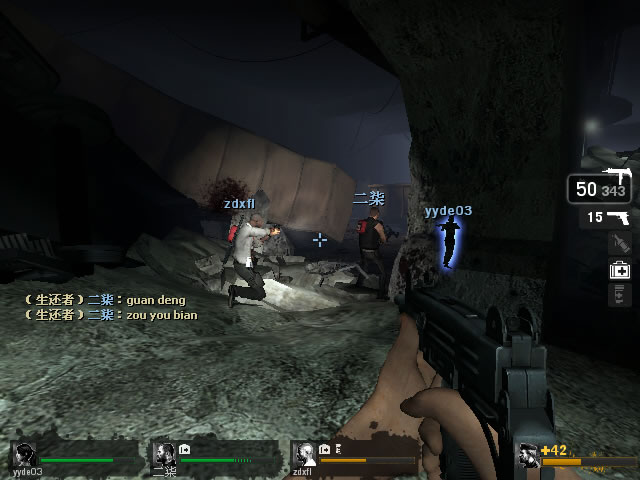Click the 'zou you bian' chat message

point(161,315)
